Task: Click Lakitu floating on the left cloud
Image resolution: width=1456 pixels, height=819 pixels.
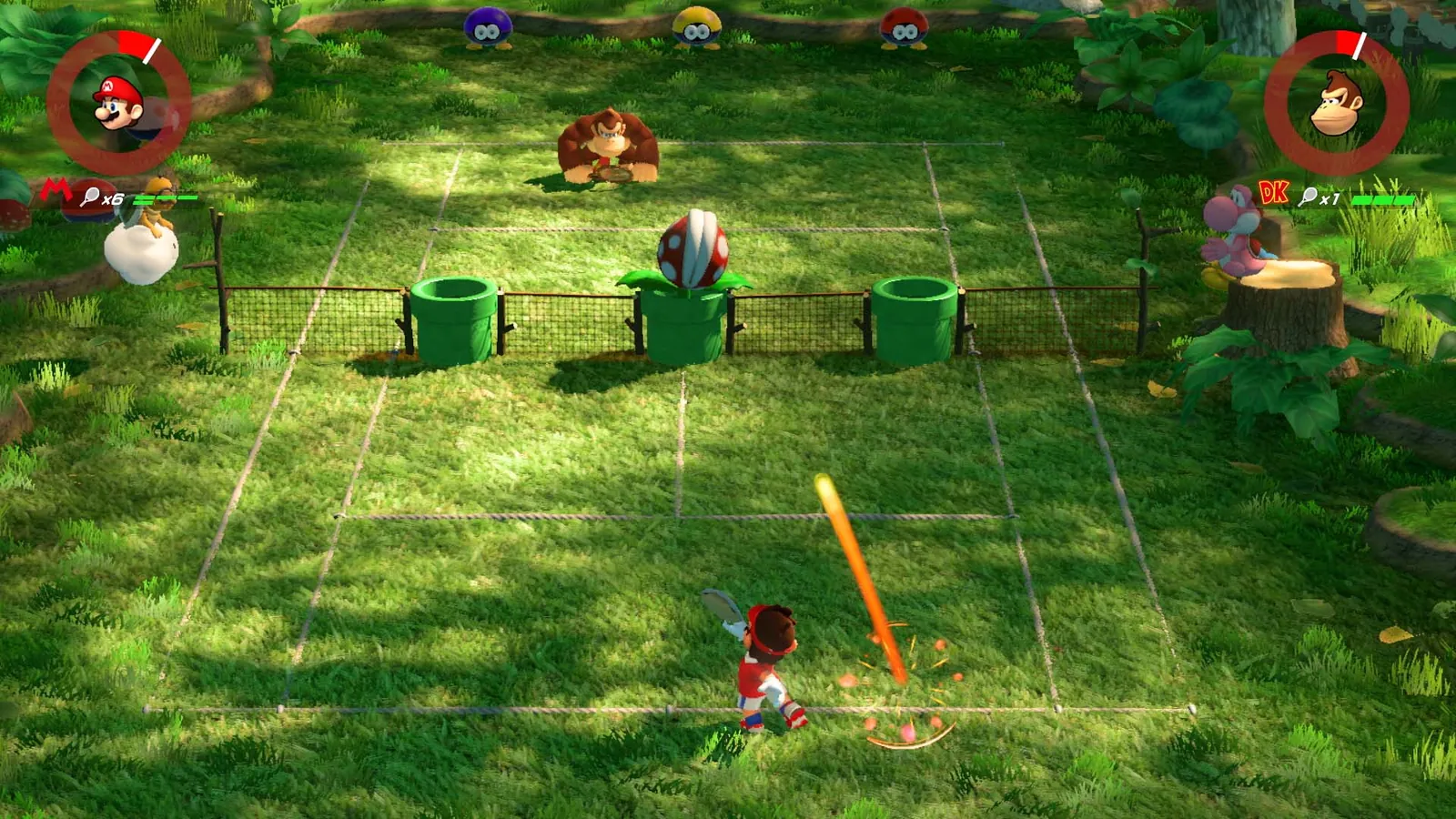Action: [x=146, y=232]
